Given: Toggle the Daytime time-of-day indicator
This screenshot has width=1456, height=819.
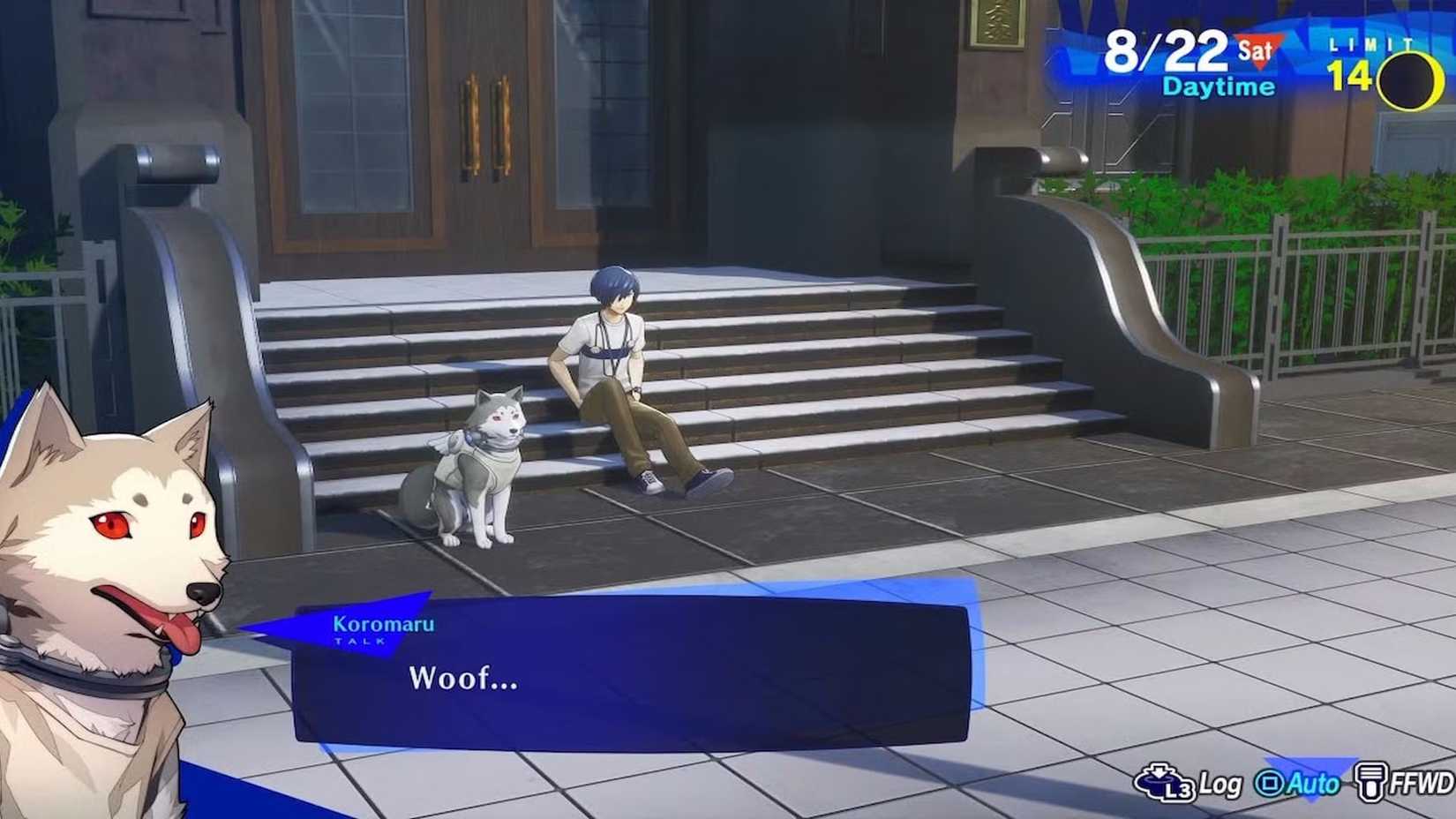Looking at the screenshot, I should 1218,86.
